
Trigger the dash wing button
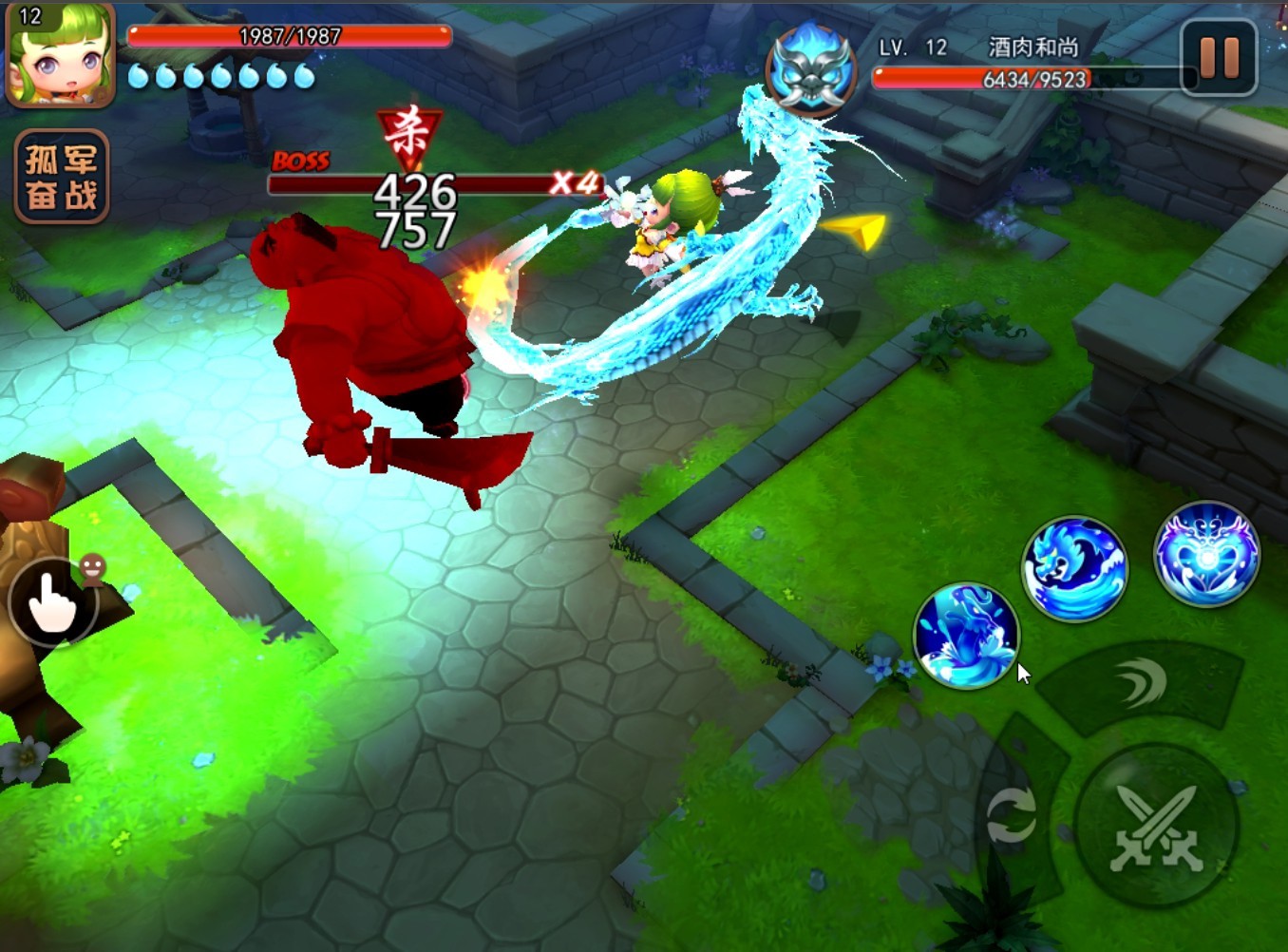click(x=1141, y=684)
